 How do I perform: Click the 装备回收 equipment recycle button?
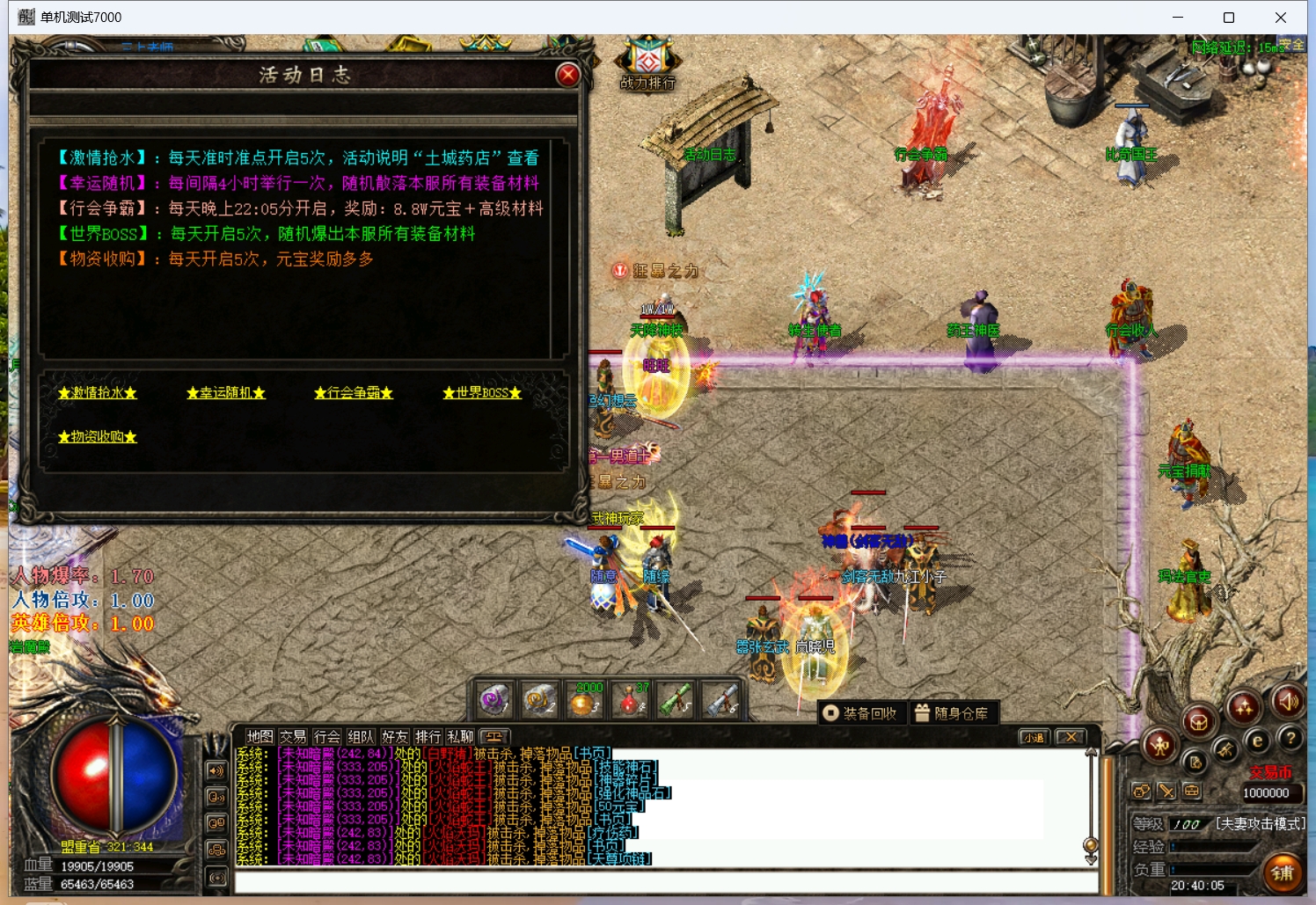(x=861, y=713)
